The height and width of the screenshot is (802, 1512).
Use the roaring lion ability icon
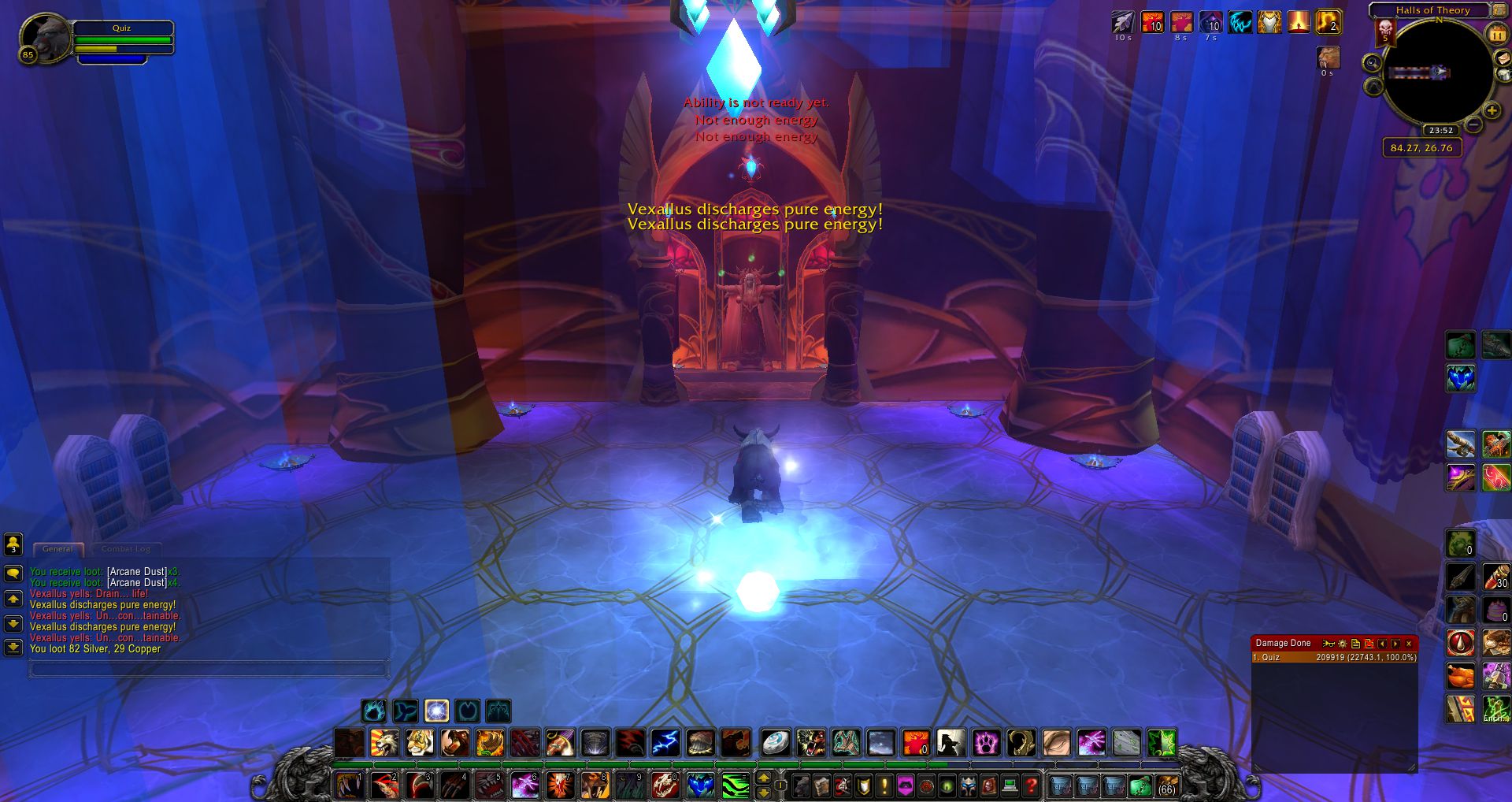(384, 743)
